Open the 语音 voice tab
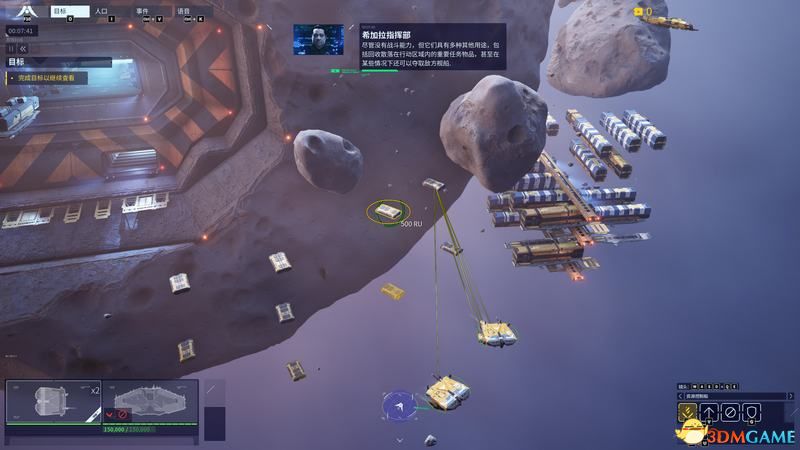Viewport: 800px width, 450px height. (189, 13)
